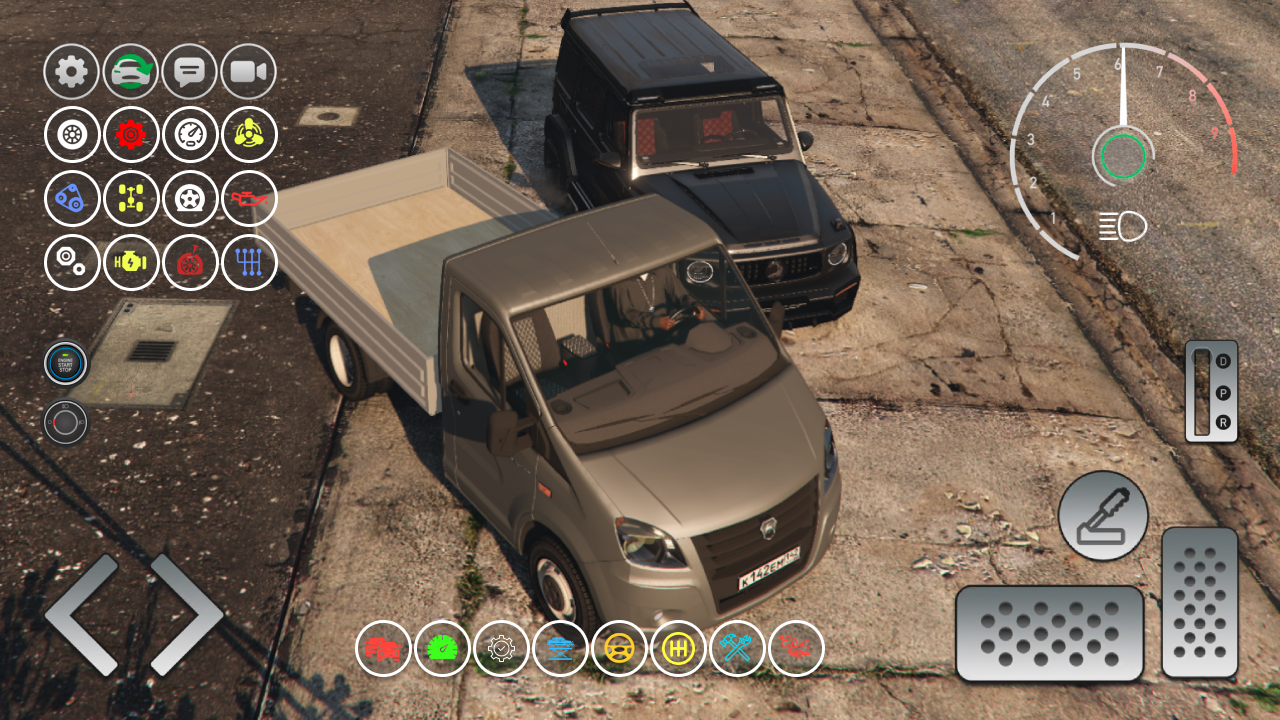This screenshot has width=1280, height=720.
Task: Toggle the headlights beside the tachometer
Action: click(1120, 227)
